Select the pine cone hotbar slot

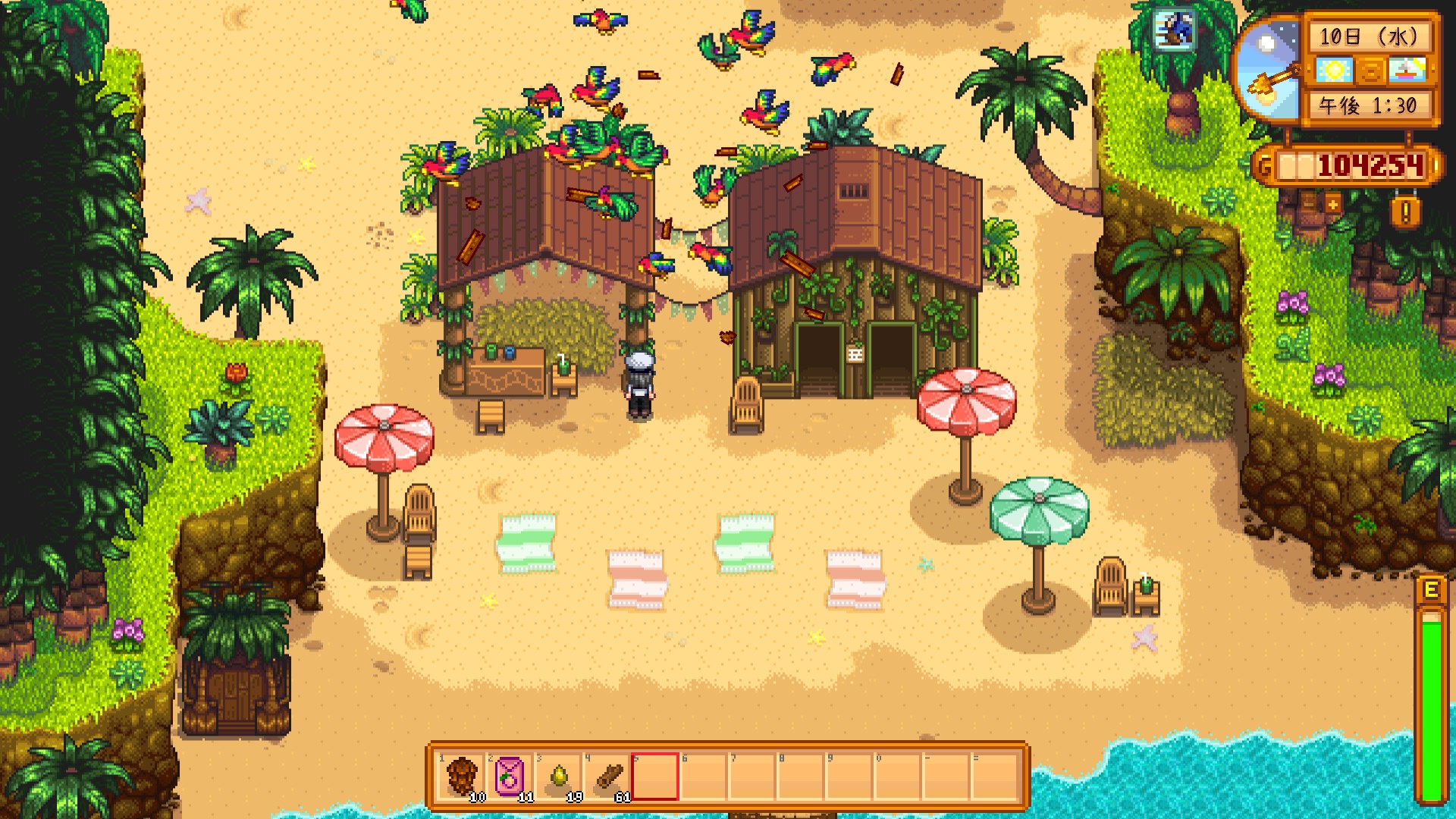click(x=461, y=777)
